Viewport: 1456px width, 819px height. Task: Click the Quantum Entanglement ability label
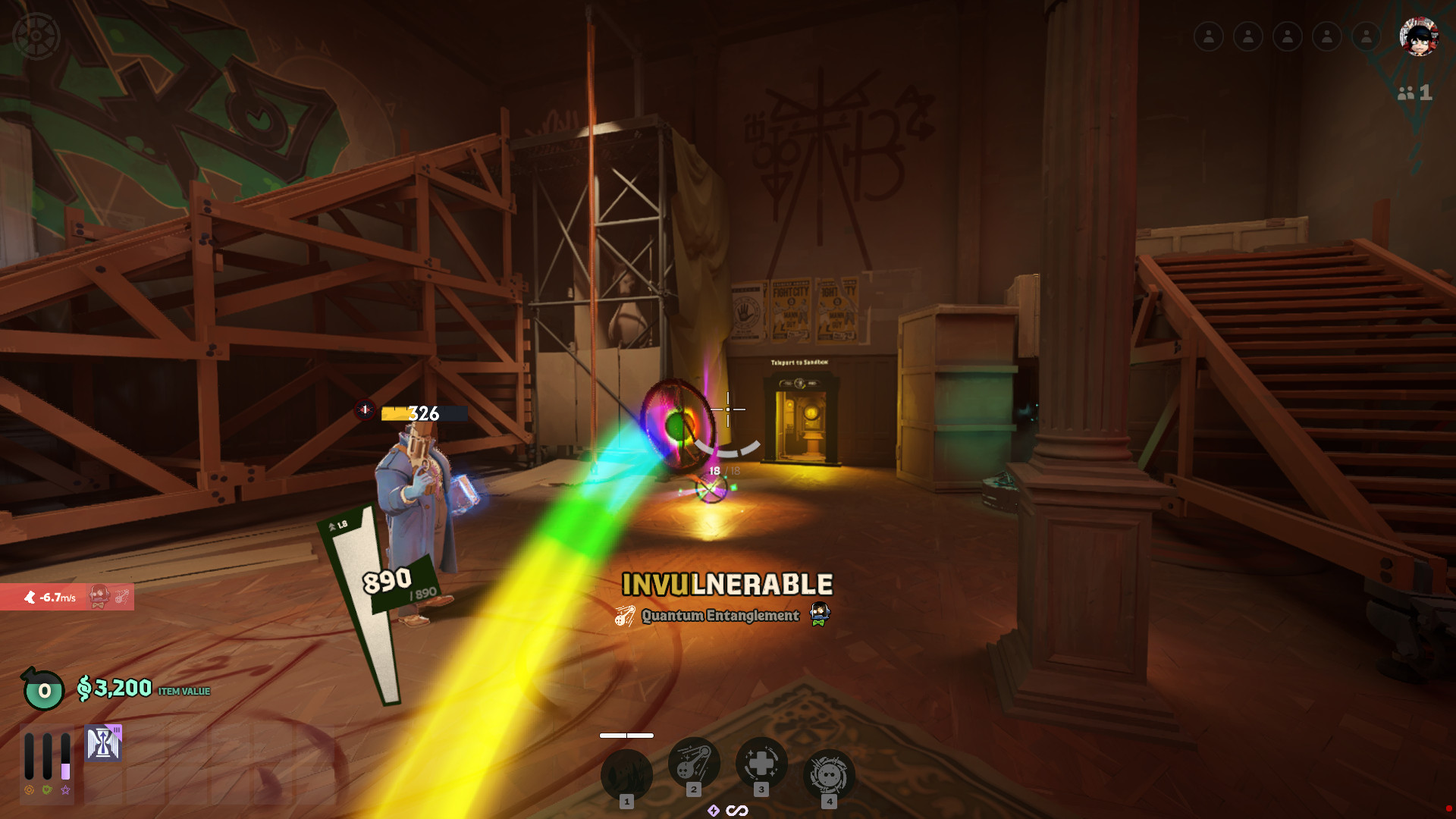[720, 616]
